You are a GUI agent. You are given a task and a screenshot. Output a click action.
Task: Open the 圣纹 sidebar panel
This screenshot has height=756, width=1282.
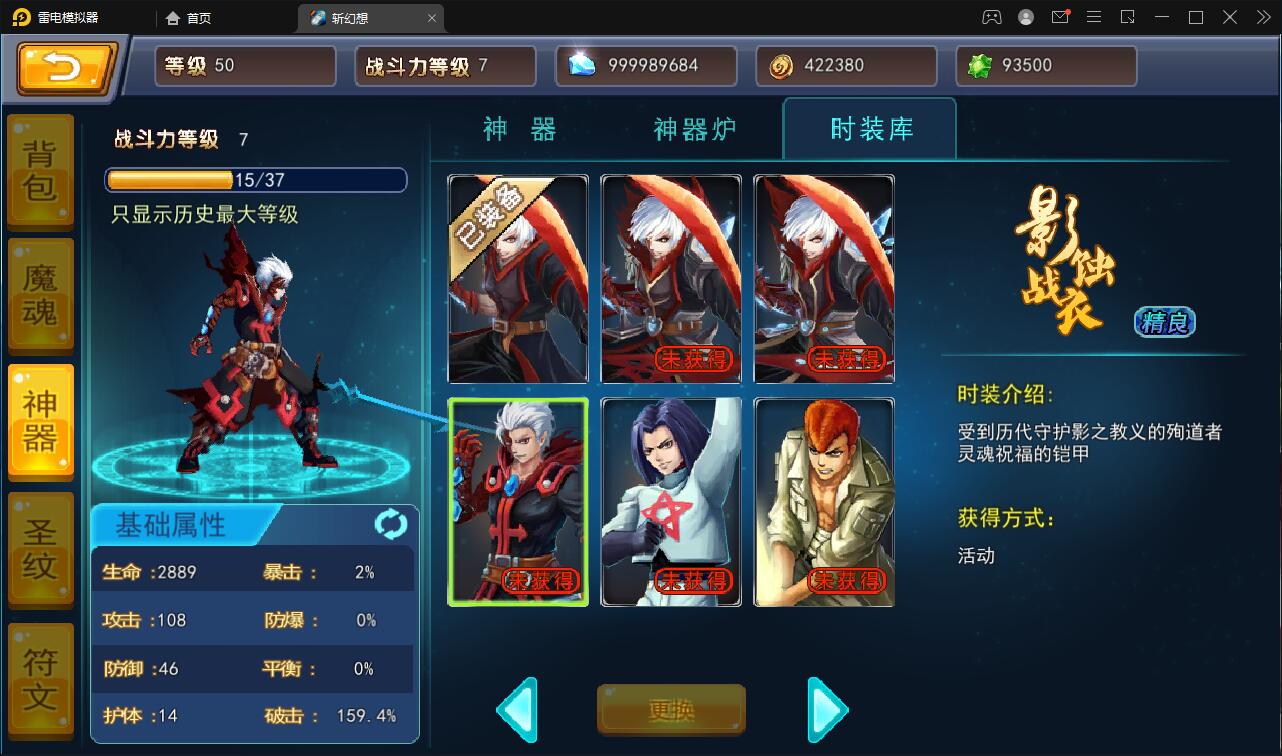[40, 546]
